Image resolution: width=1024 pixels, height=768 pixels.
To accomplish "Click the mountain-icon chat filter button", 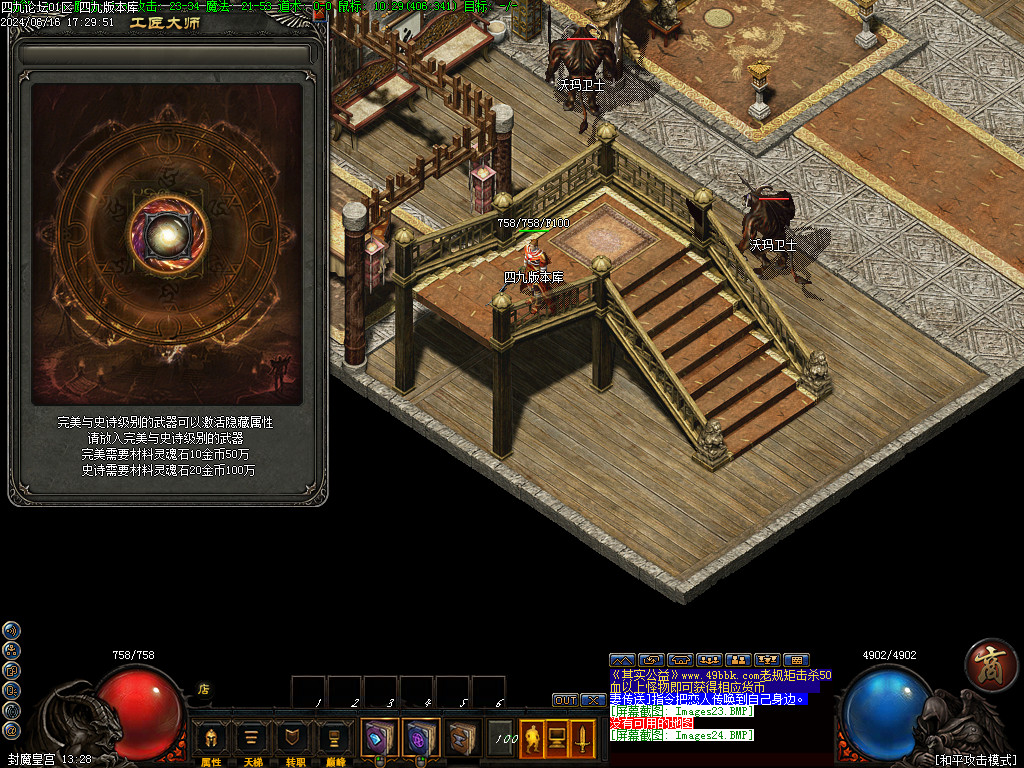I will tap(622, 660).
